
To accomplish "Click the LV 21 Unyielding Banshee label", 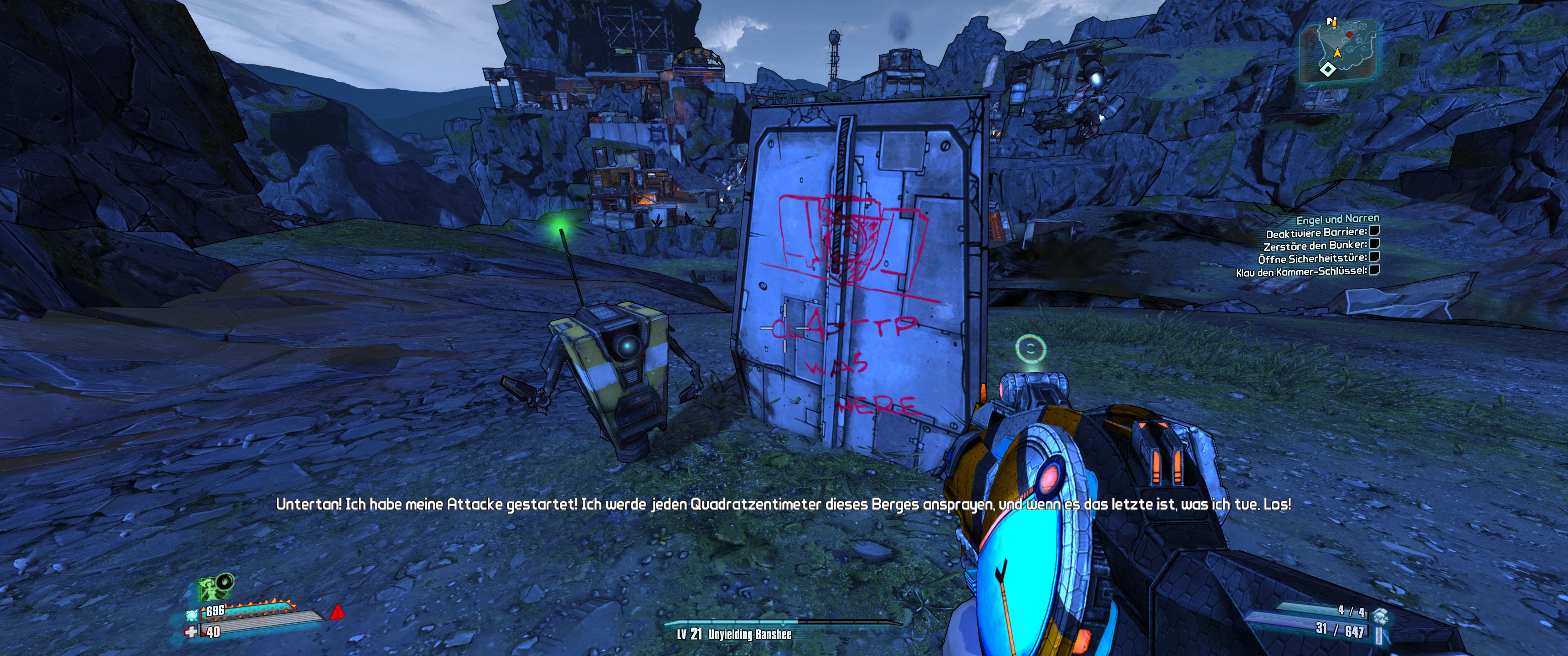I will 734,635.
